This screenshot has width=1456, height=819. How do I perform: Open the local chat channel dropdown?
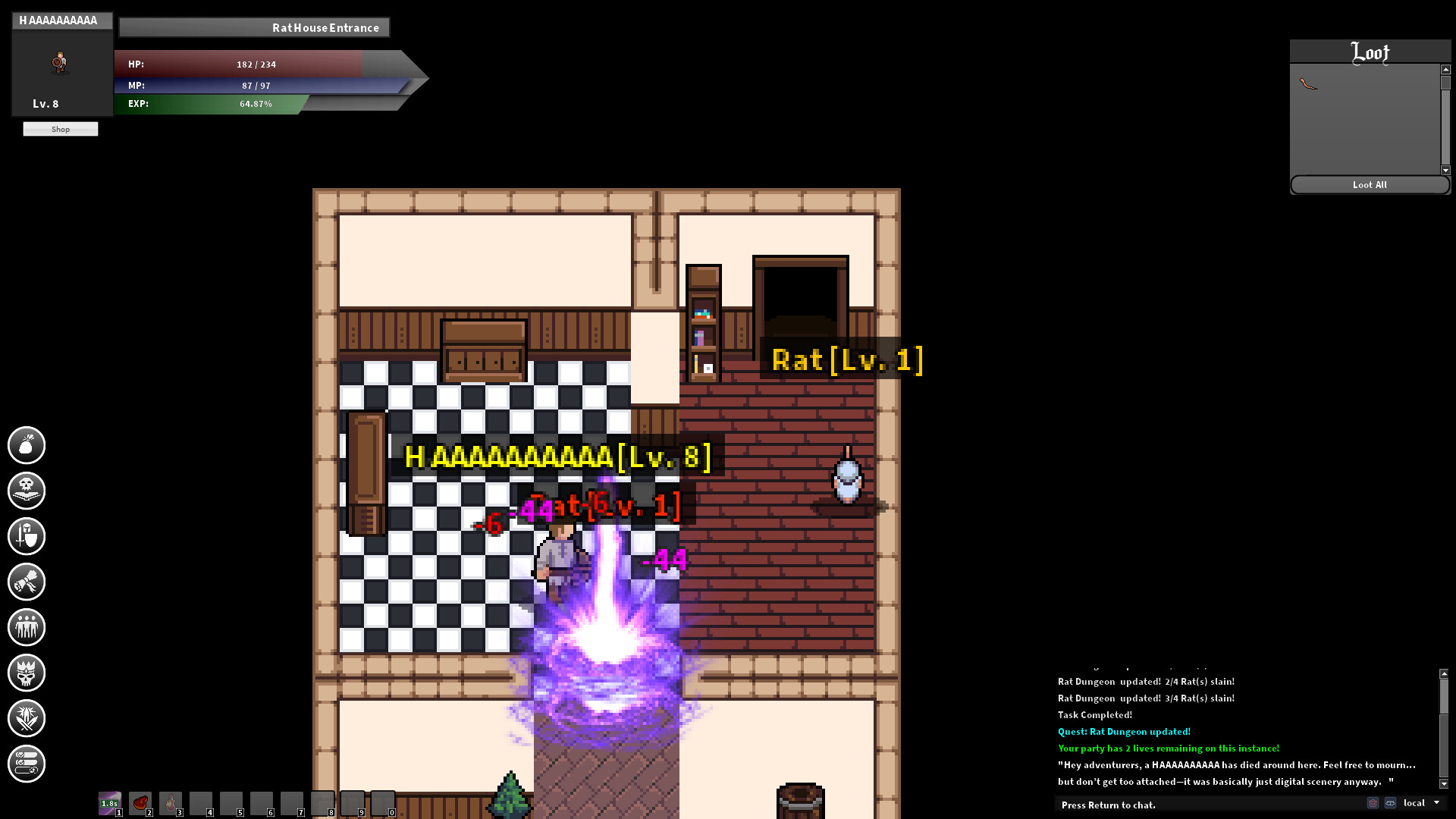(x=1417, y=802)
